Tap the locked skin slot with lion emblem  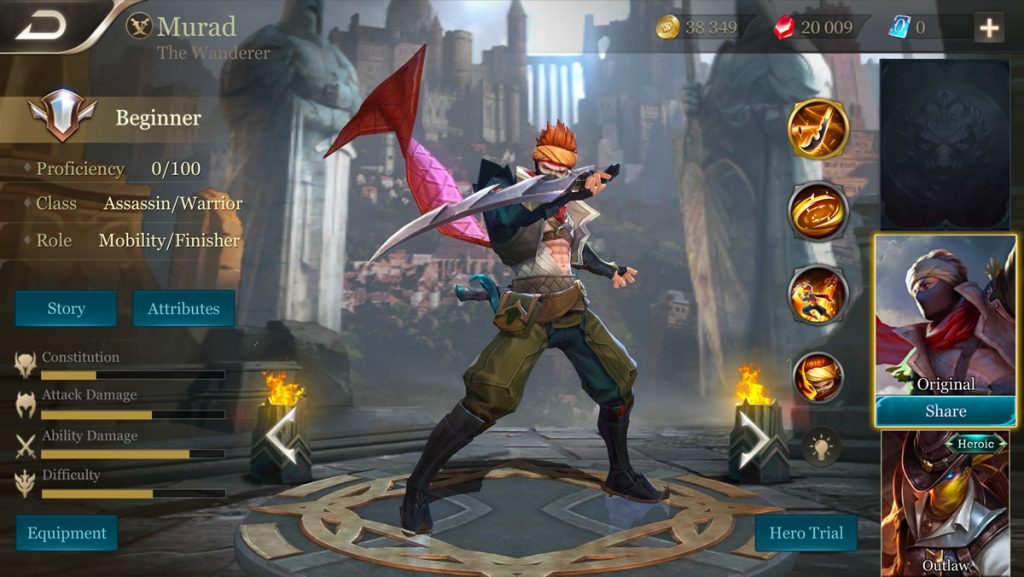point(945,145)
